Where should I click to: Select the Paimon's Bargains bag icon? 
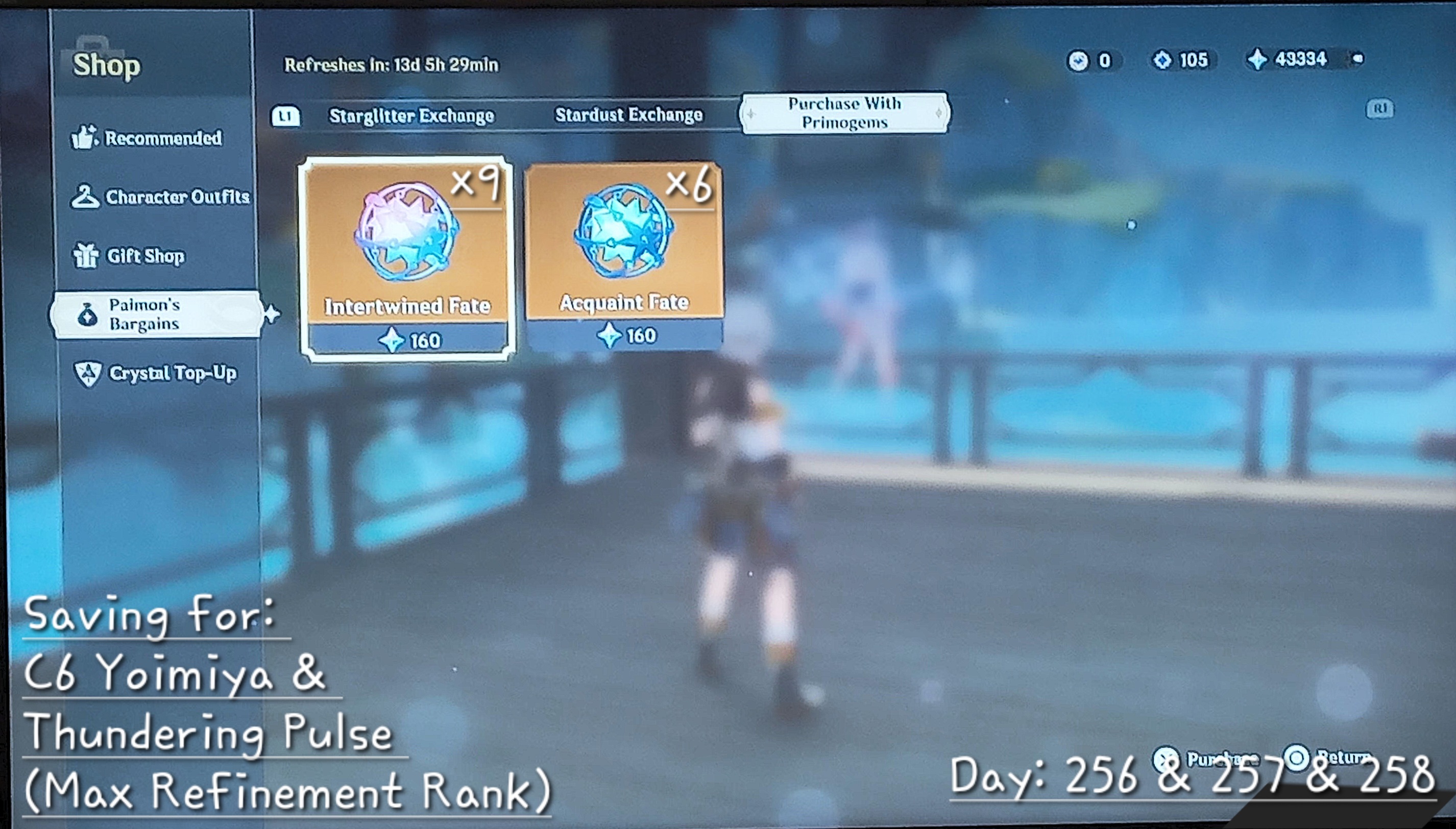click(87, 313)
